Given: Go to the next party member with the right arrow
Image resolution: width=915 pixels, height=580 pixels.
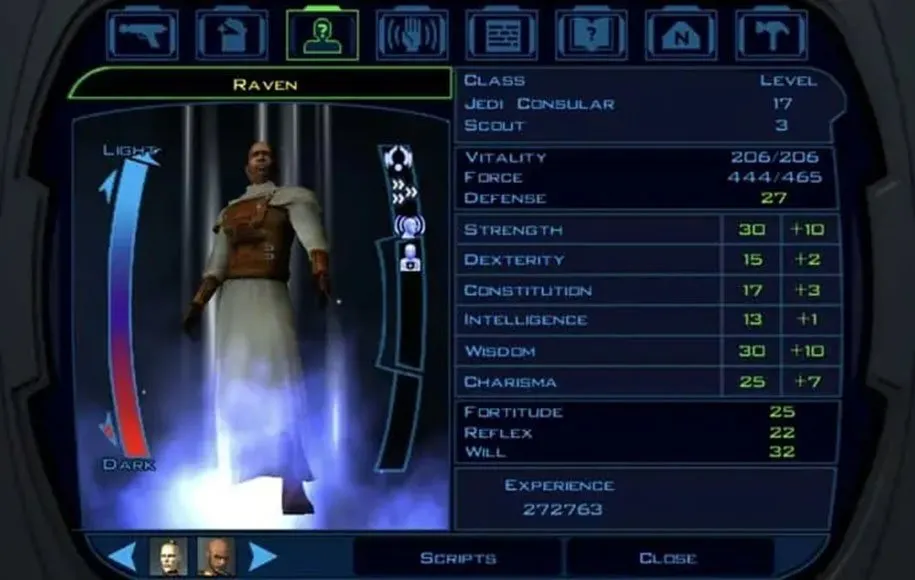Looking at the screenshot, I should (262, 556).
